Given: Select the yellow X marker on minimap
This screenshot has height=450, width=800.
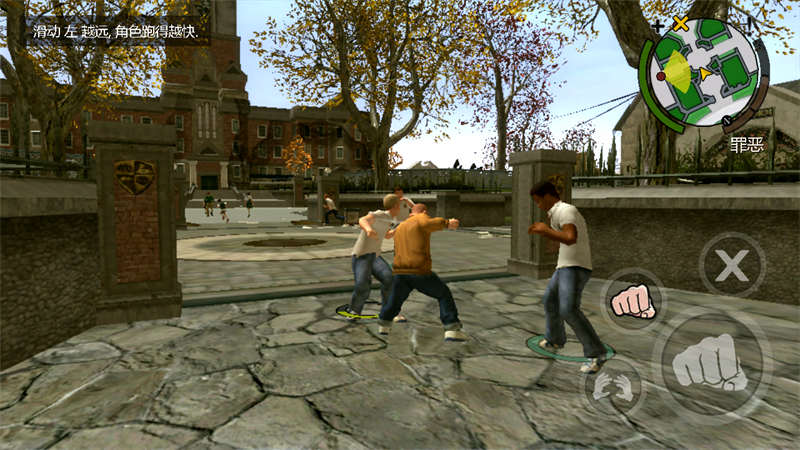Looking at the screenshot, I should pyautogui.click(x=681, y=22).
